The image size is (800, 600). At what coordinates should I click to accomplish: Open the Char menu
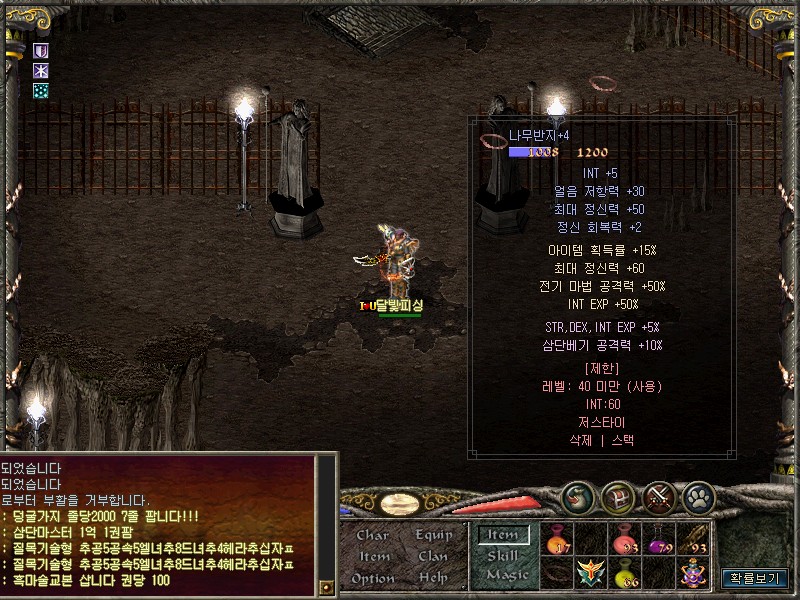[x=372, y=535]
